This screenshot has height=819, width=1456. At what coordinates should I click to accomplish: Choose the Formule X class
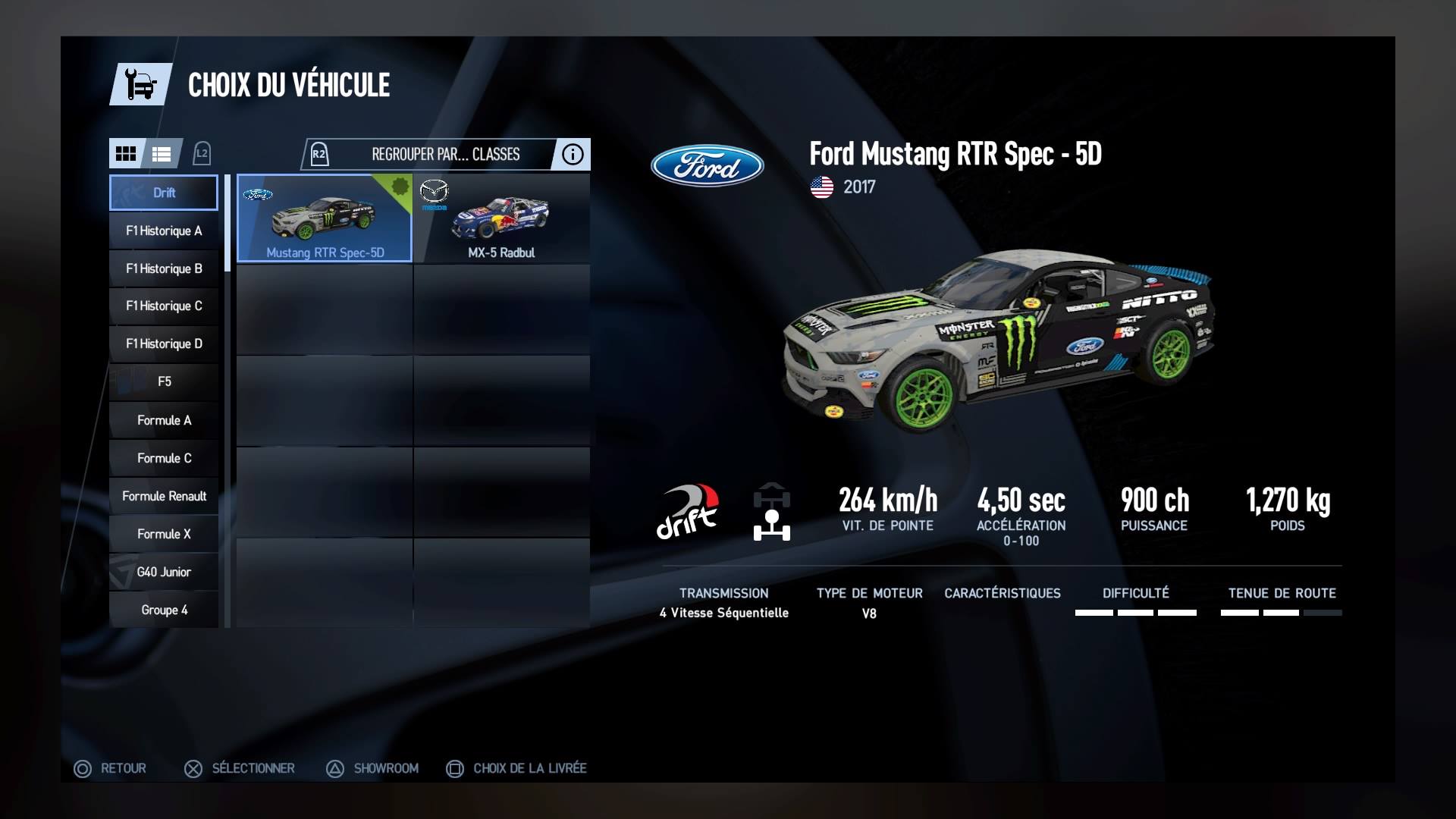pos(164,534)
